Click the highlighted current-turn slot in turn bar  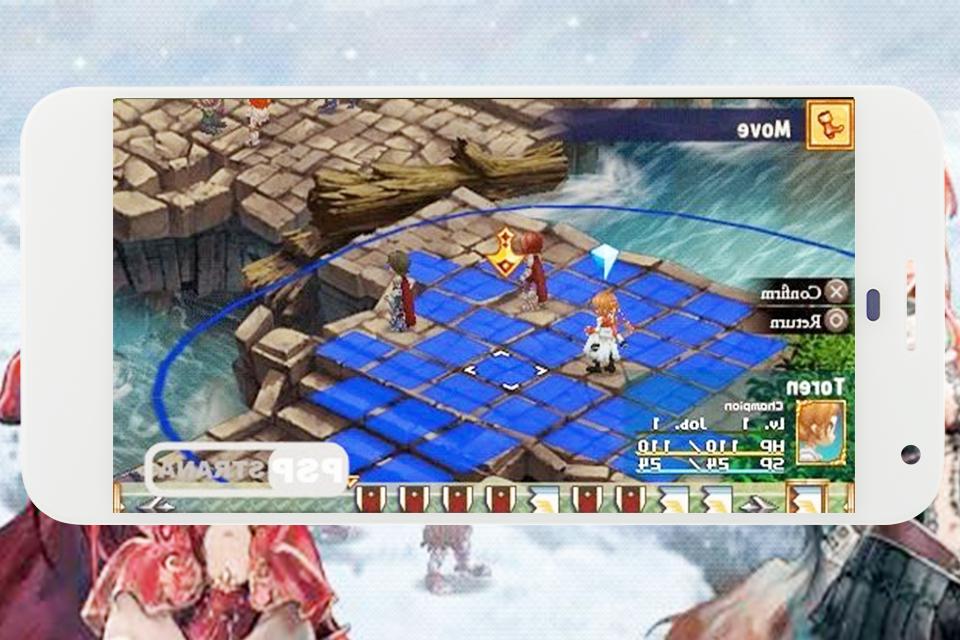point(806,497)
